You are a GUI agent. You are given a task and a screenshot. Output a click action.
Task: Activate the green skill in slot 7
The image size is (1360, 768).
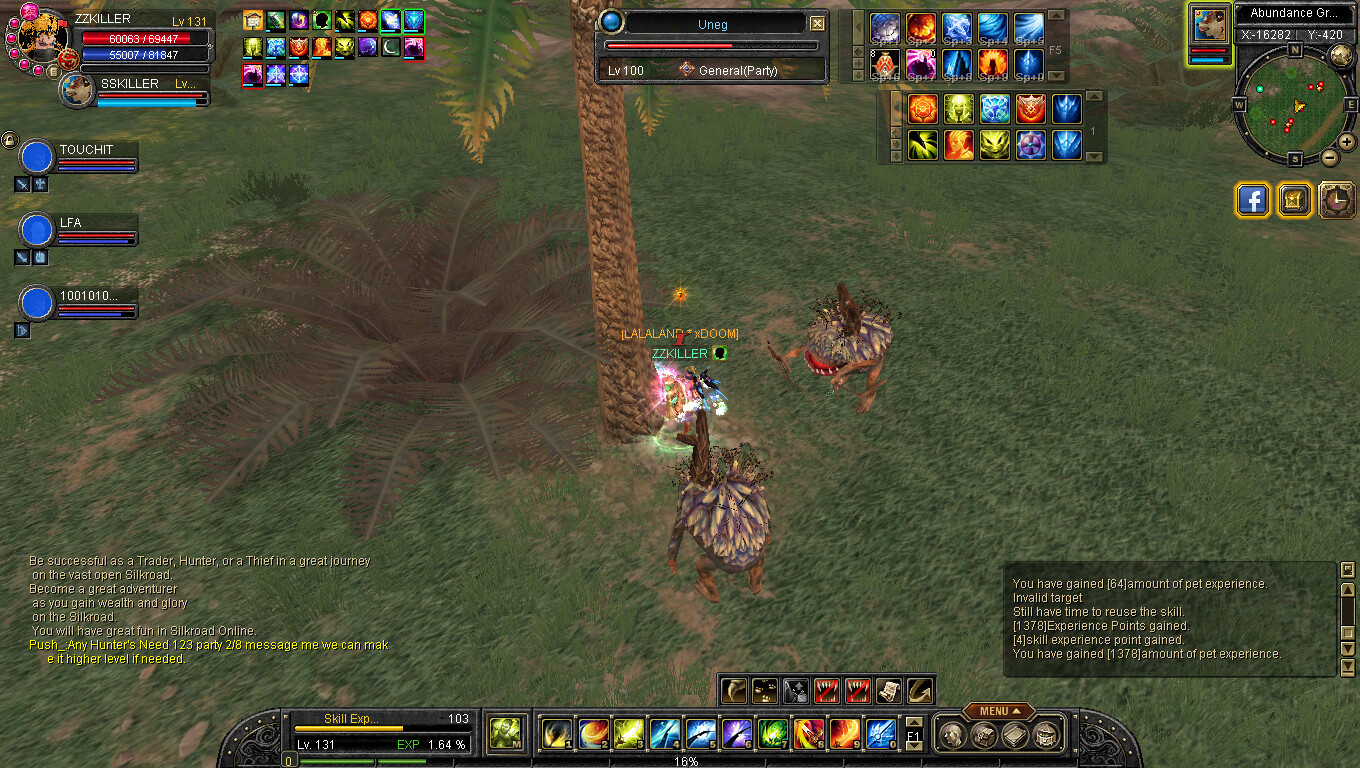[x=773, y=734]
